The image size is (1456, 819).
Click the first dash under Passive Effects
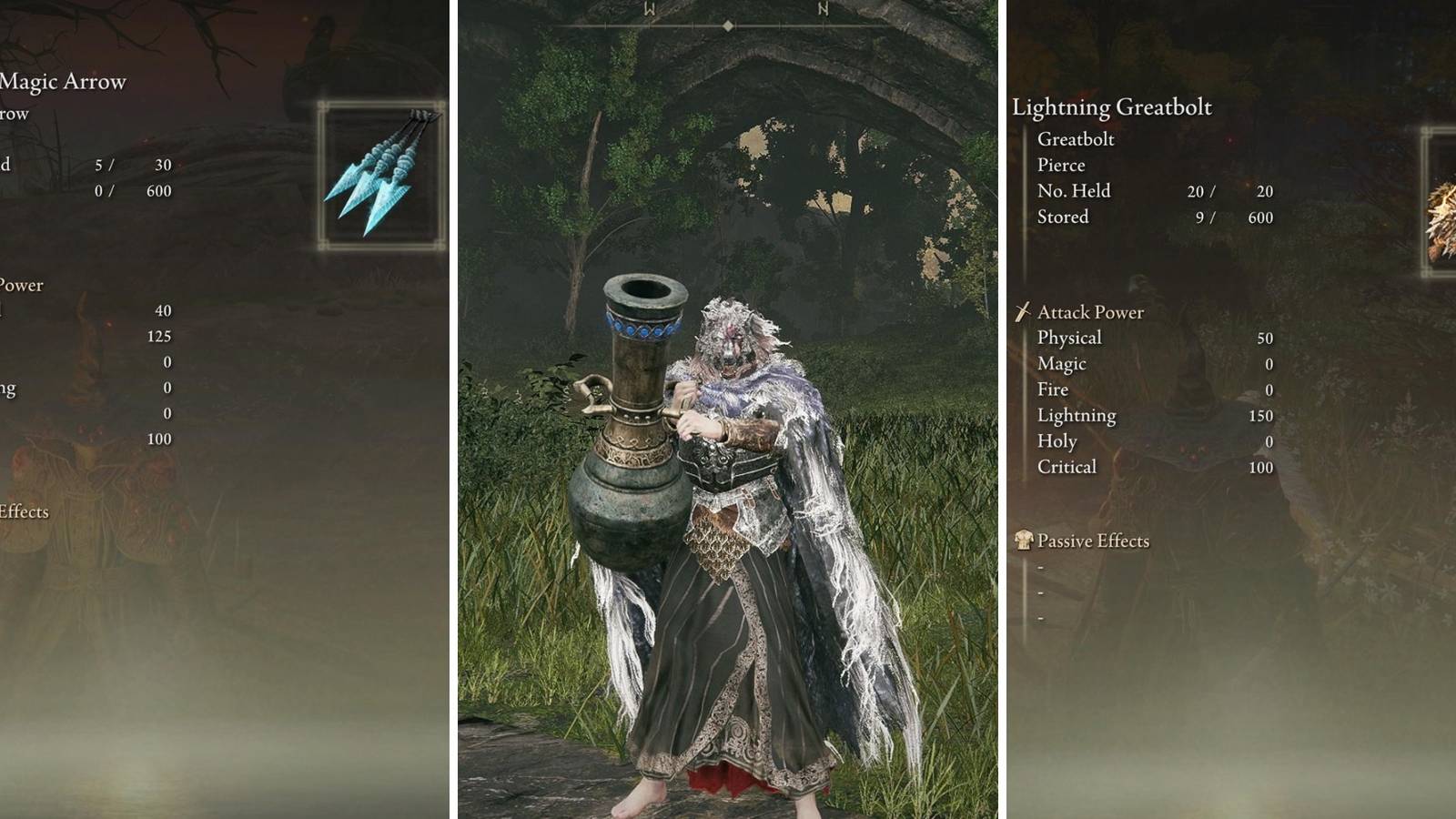coord(1039,567)
